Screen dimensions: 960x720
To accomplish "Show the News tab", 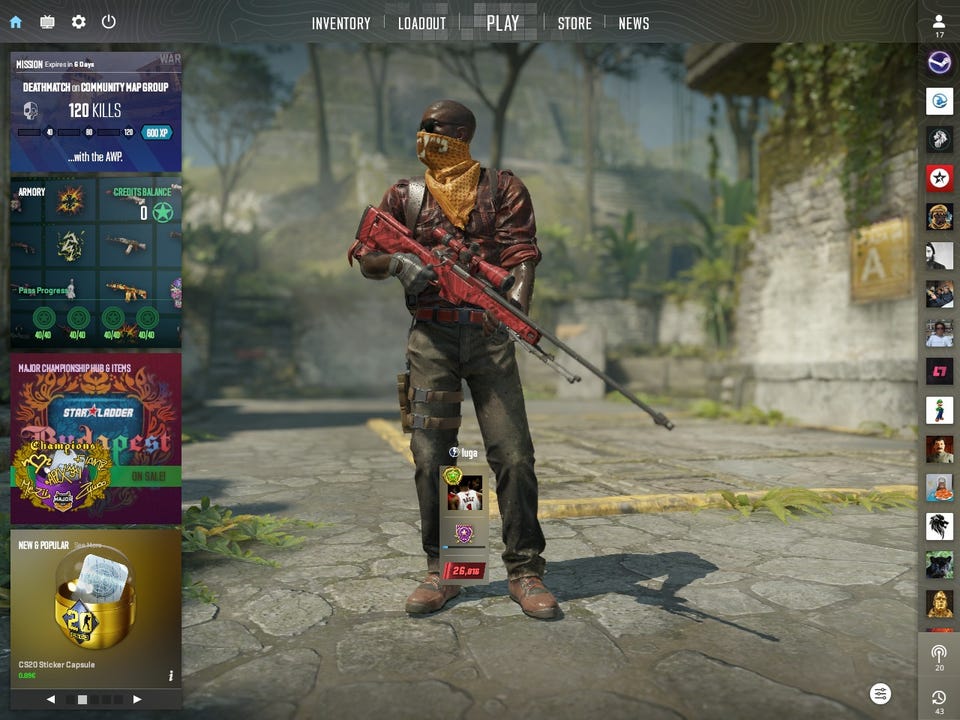I will pyautogui.click(x=634, y=23).
